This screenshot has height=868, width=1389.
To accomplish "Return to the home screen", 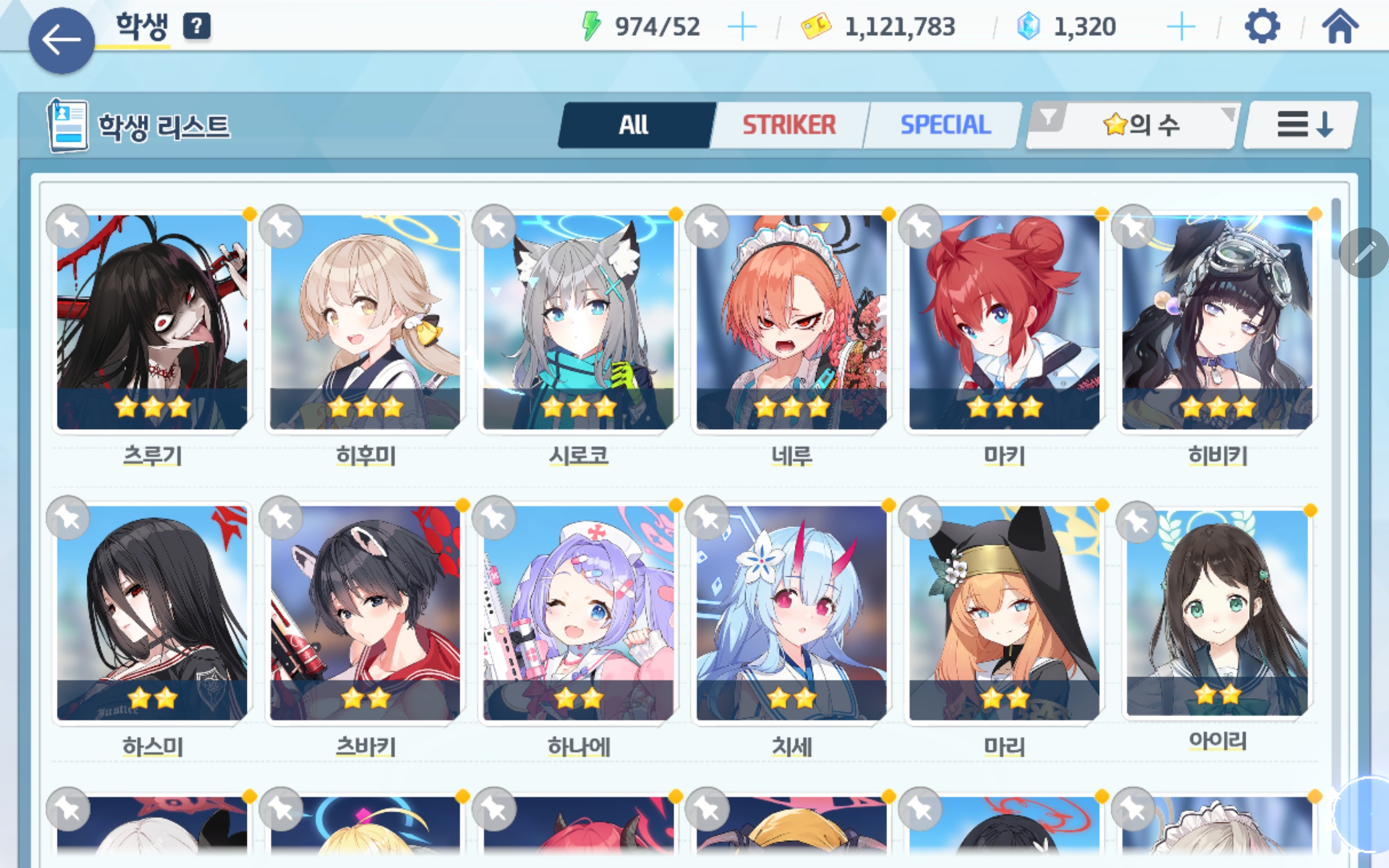I will click(1340, 27).
